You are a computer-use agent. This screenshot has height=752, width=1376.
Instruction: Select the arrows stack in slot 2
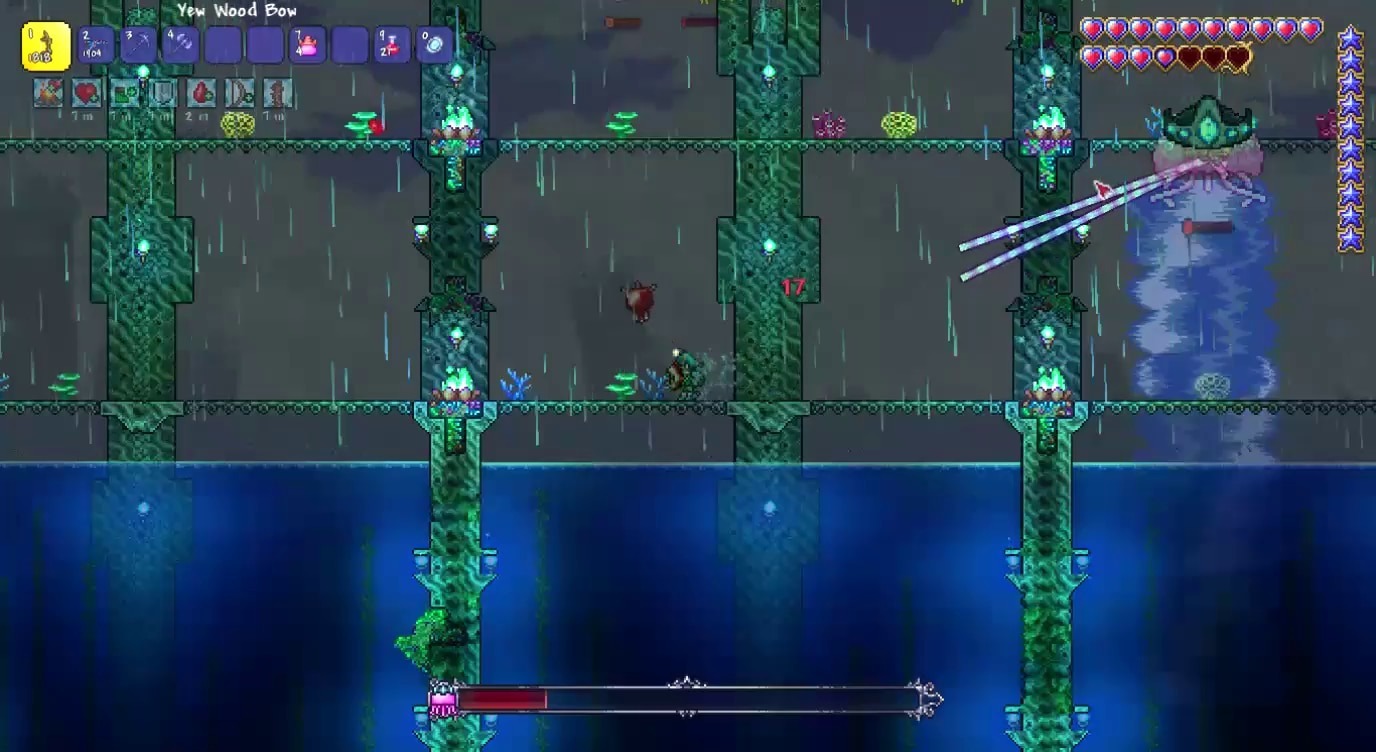tap(97, 46)
